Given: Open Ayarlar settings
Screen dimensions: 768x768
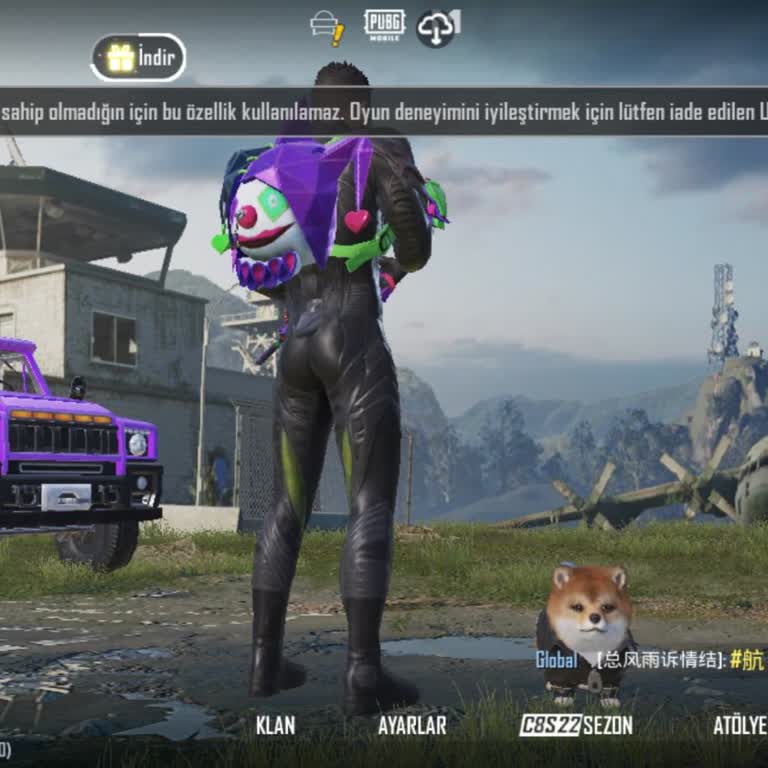Looking at the screenshot, I should coord(412,725).
